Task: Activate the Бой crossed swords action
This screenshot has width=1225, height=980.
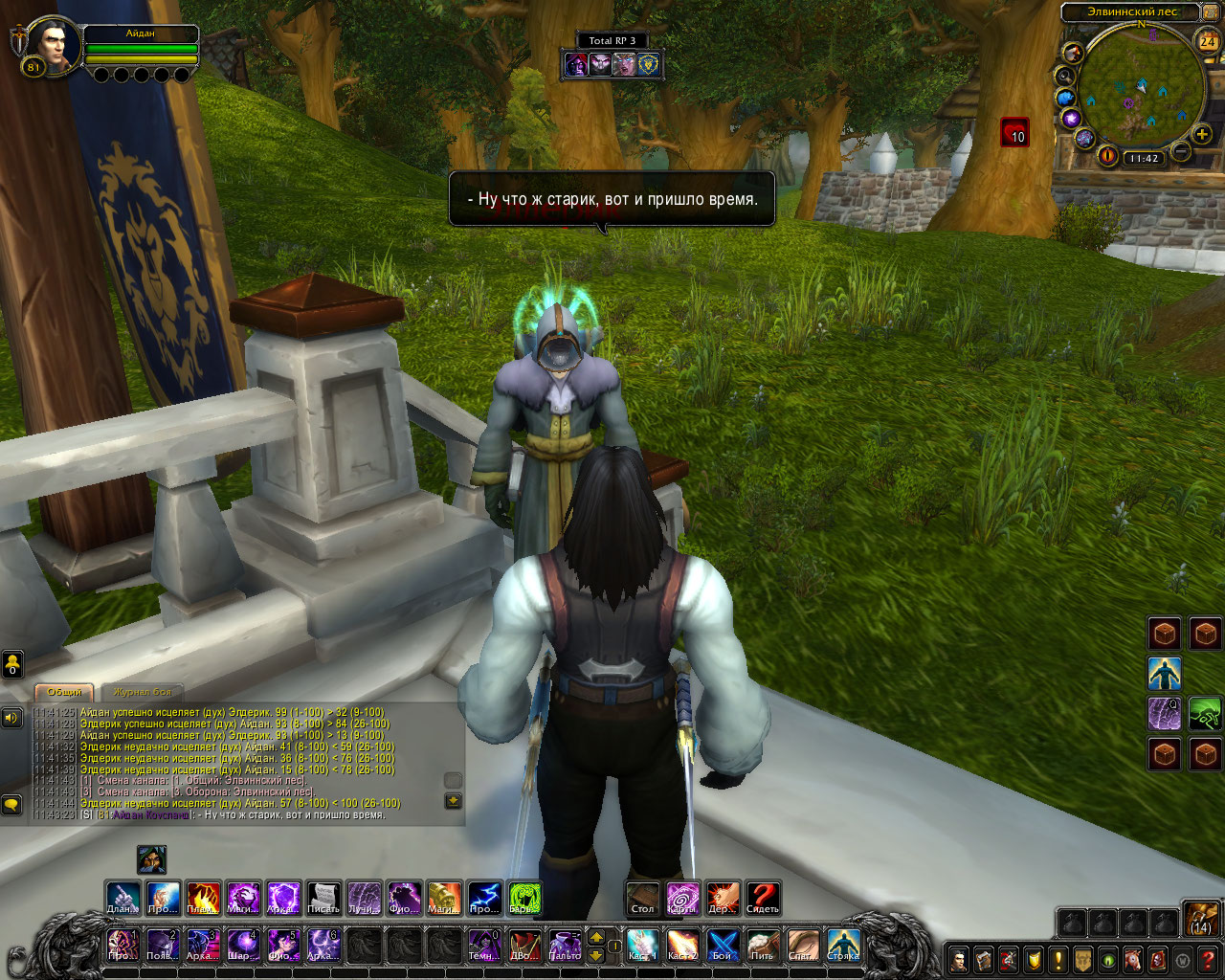Action: coord(723,945)
